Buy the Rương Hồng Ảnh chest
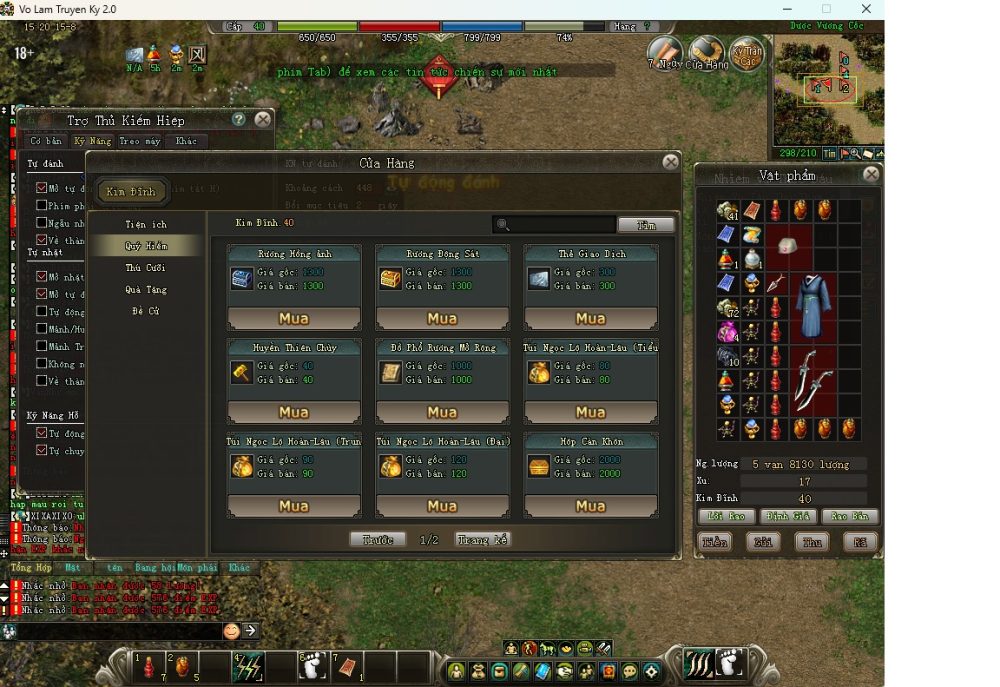Image resolution: width=1000 pixels, height=687 pixels. (293, 319)
